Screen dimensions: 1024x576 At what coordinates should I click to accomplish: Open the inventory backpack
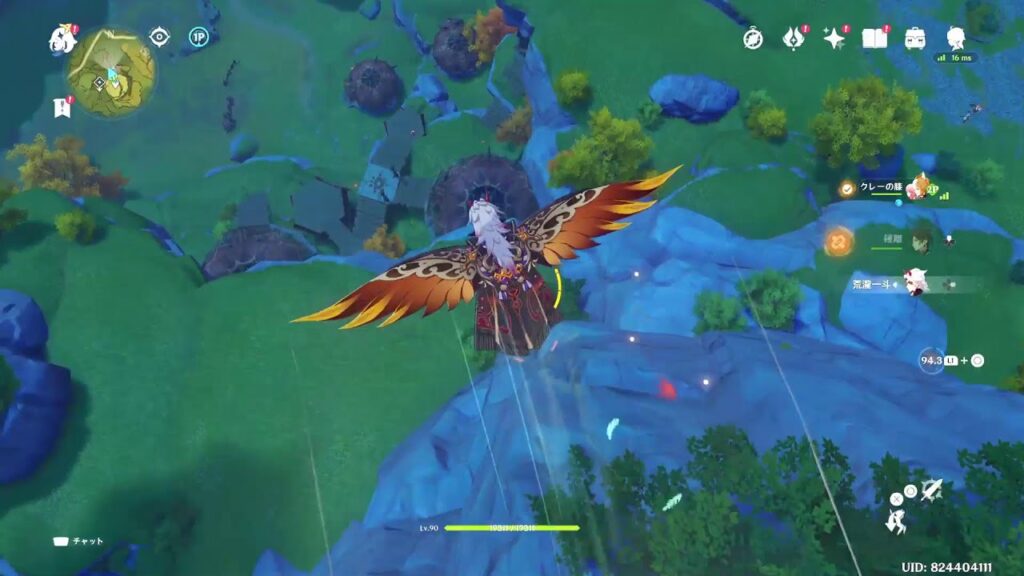(x=914, y=39)
